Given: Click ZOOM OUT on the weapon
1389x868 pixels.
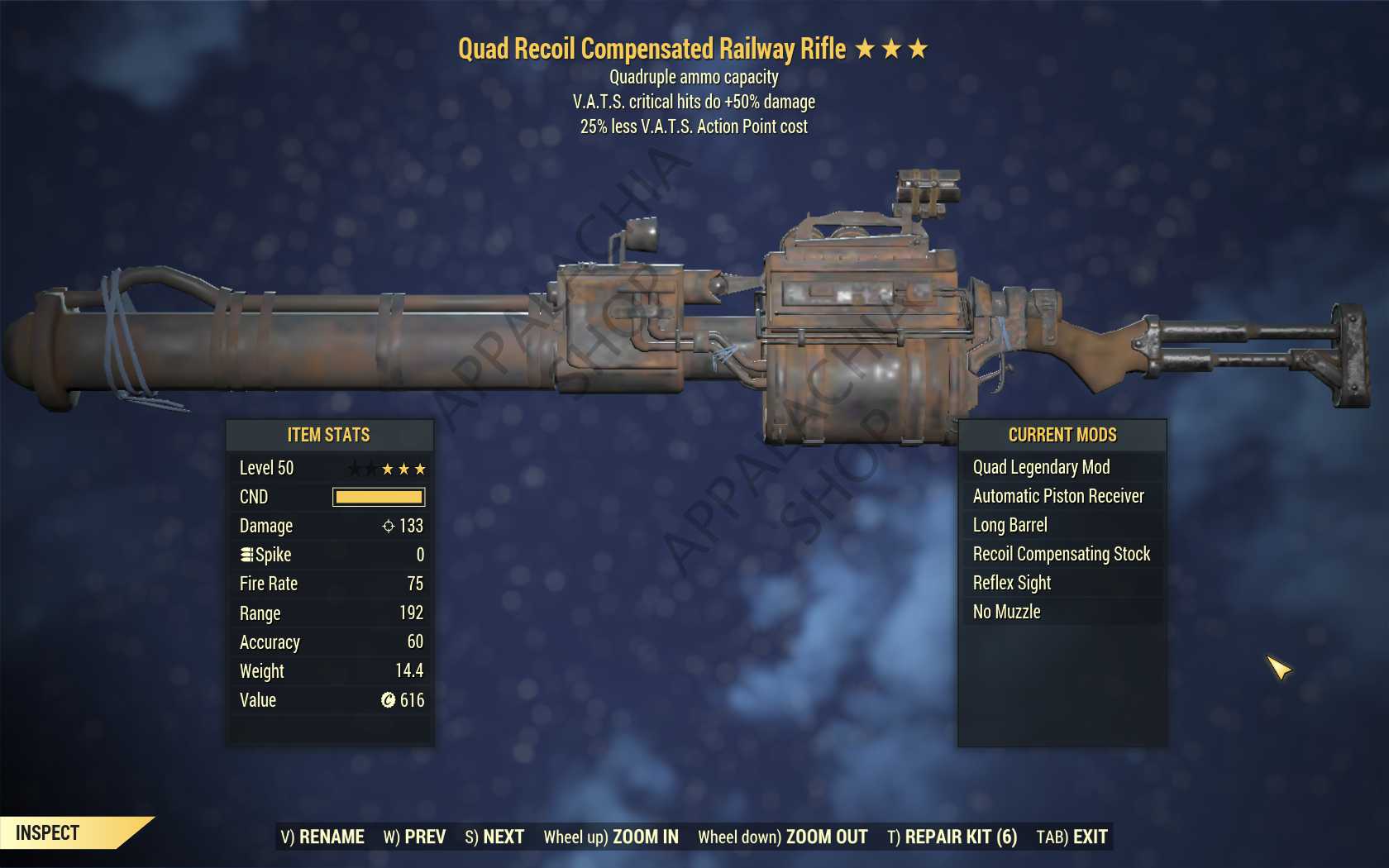Looking at the screenshot, I should point(782,837).
